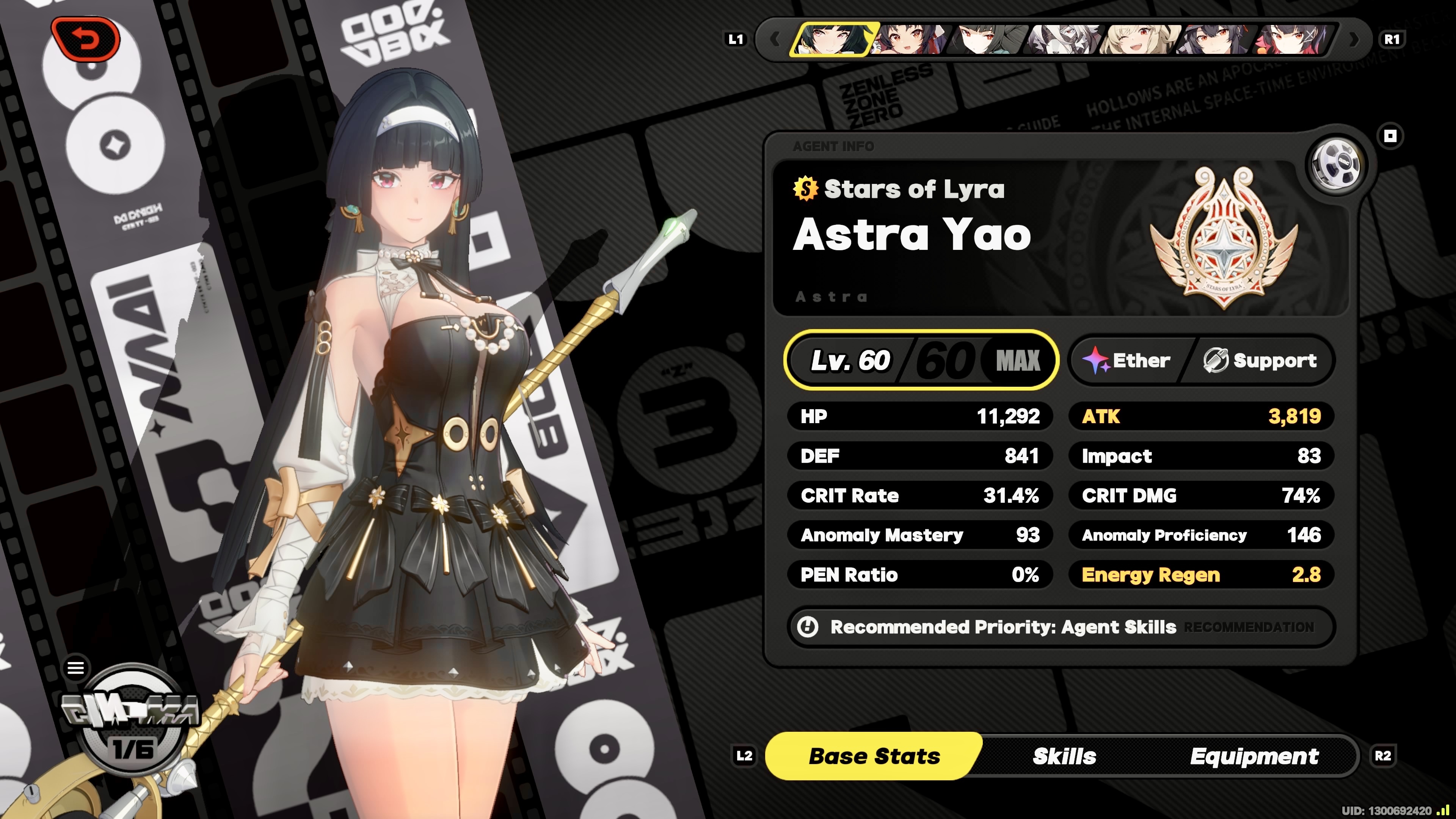Click the Energy Regen stat row
1456x819 pixels.
[x=1200, y=575]
